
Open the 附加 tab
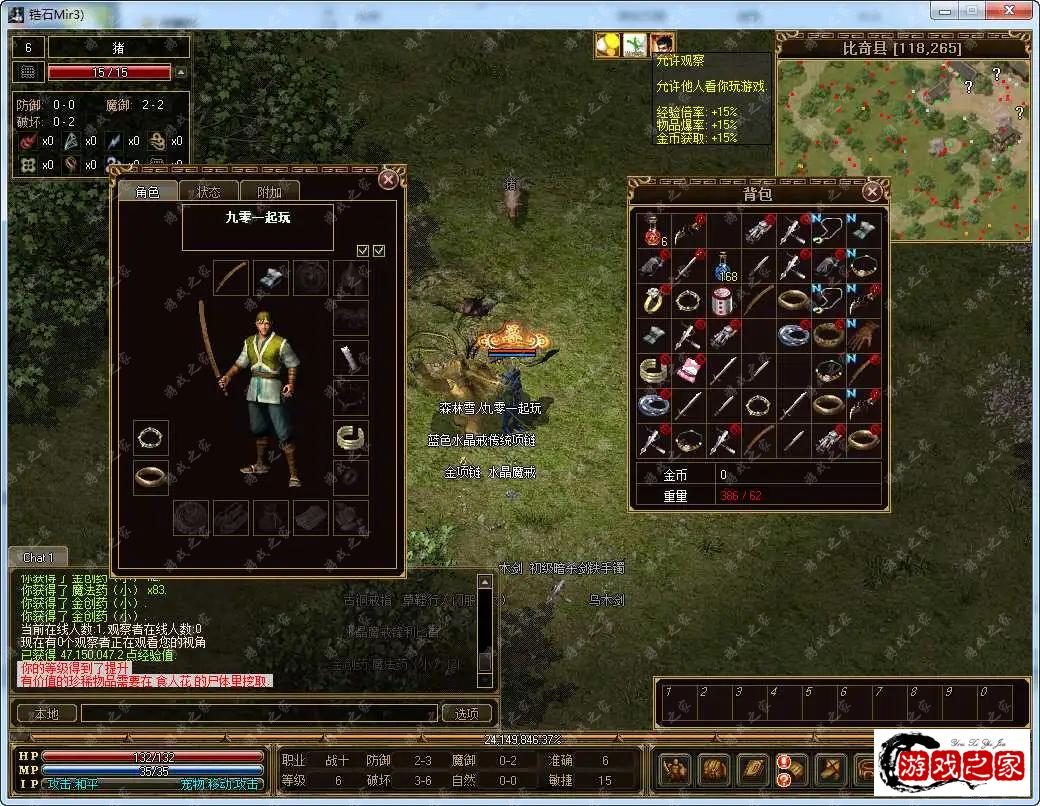click(269, 192)
